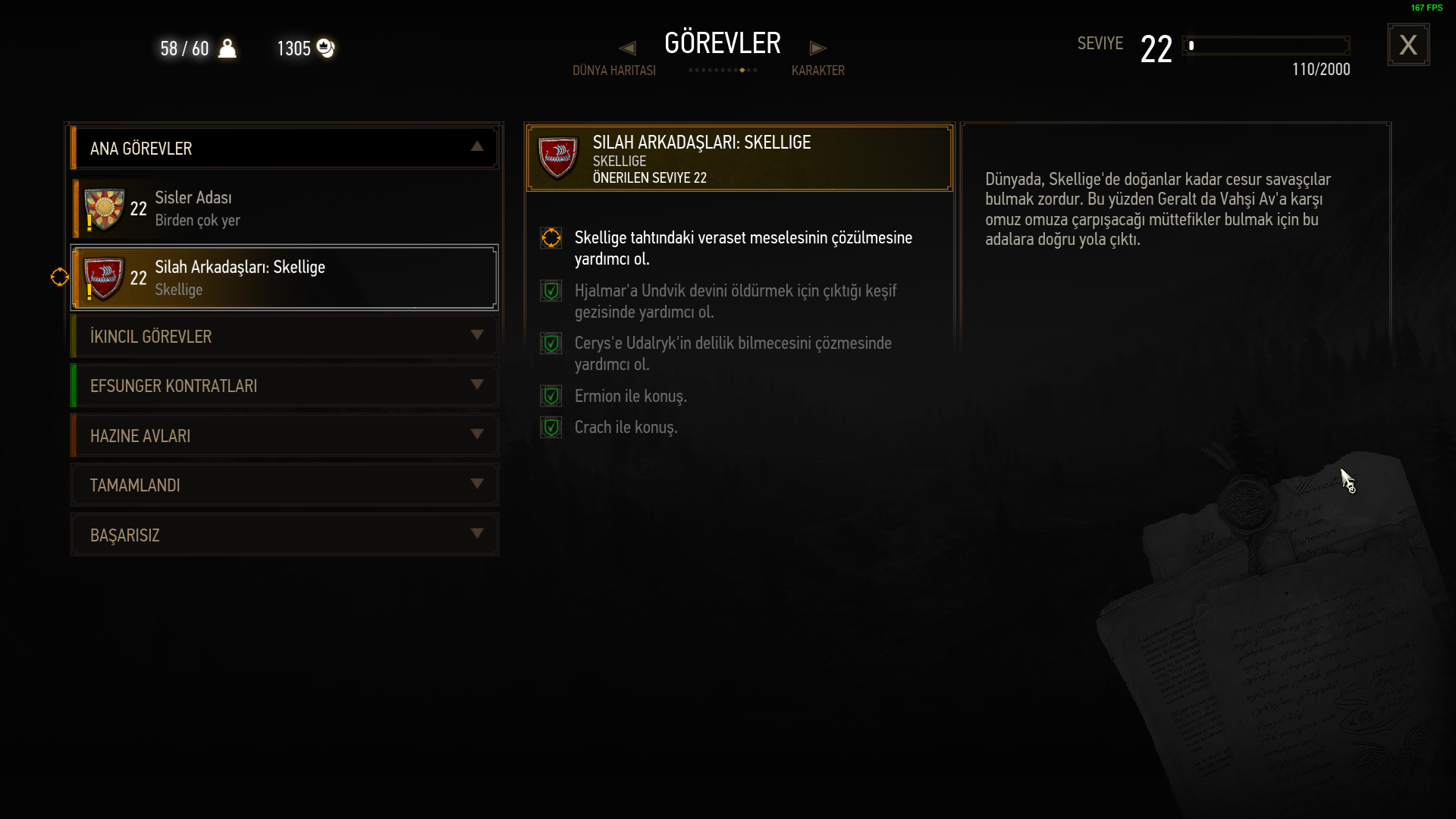
Task: Open the Dünya Haritası tab label
Action: point(613,71)
